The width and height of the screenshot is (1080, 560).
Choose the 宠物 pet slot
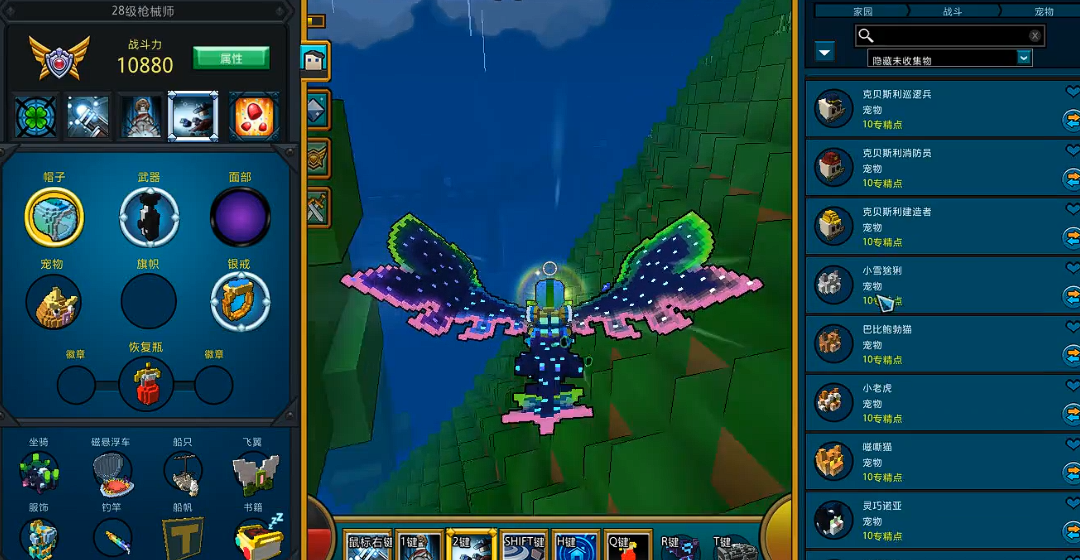[53, 302]
